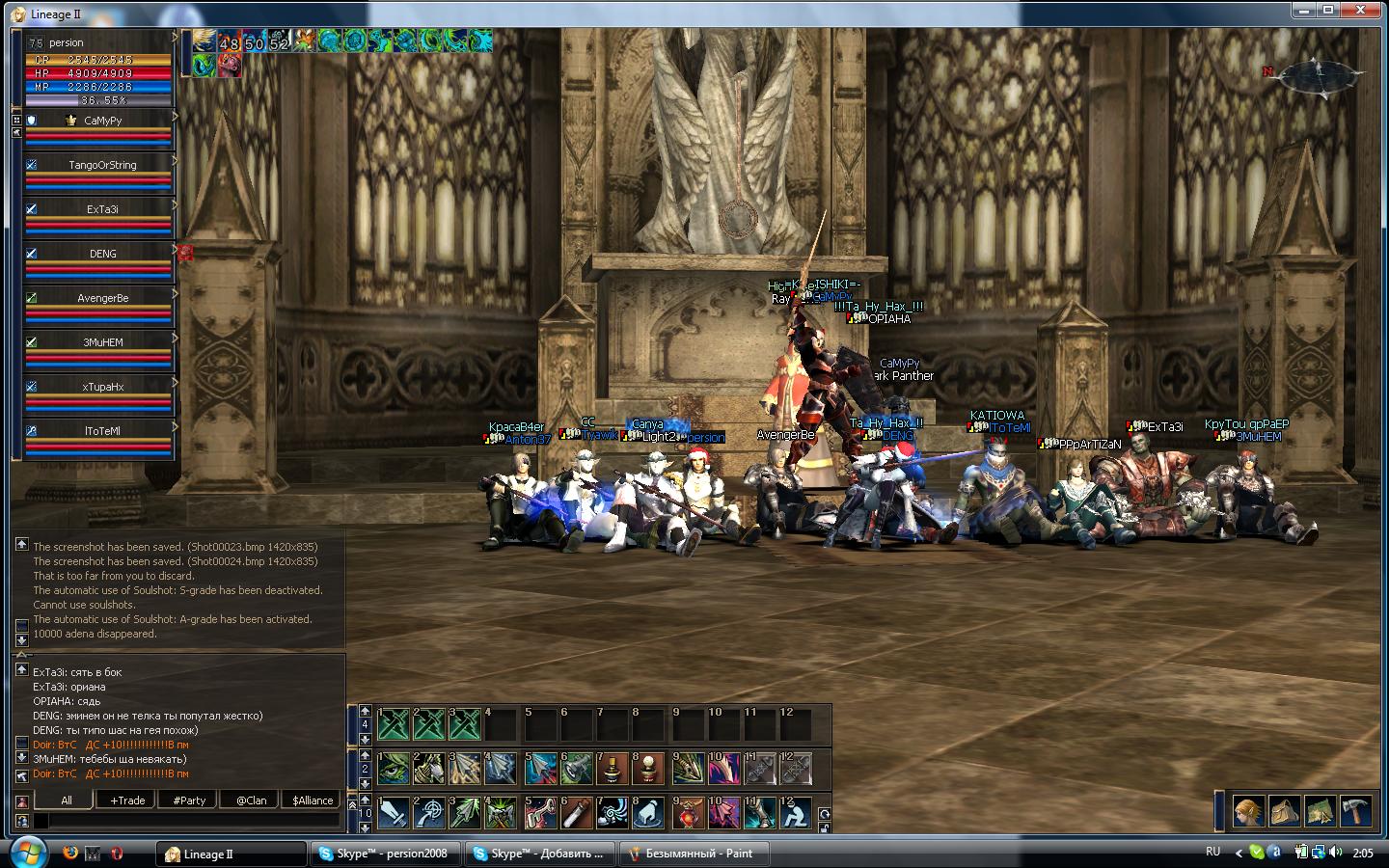The height and width of the screenshot is (868, 1389).
Task: Open the inventory bag icon
Action: [1284, 811]
